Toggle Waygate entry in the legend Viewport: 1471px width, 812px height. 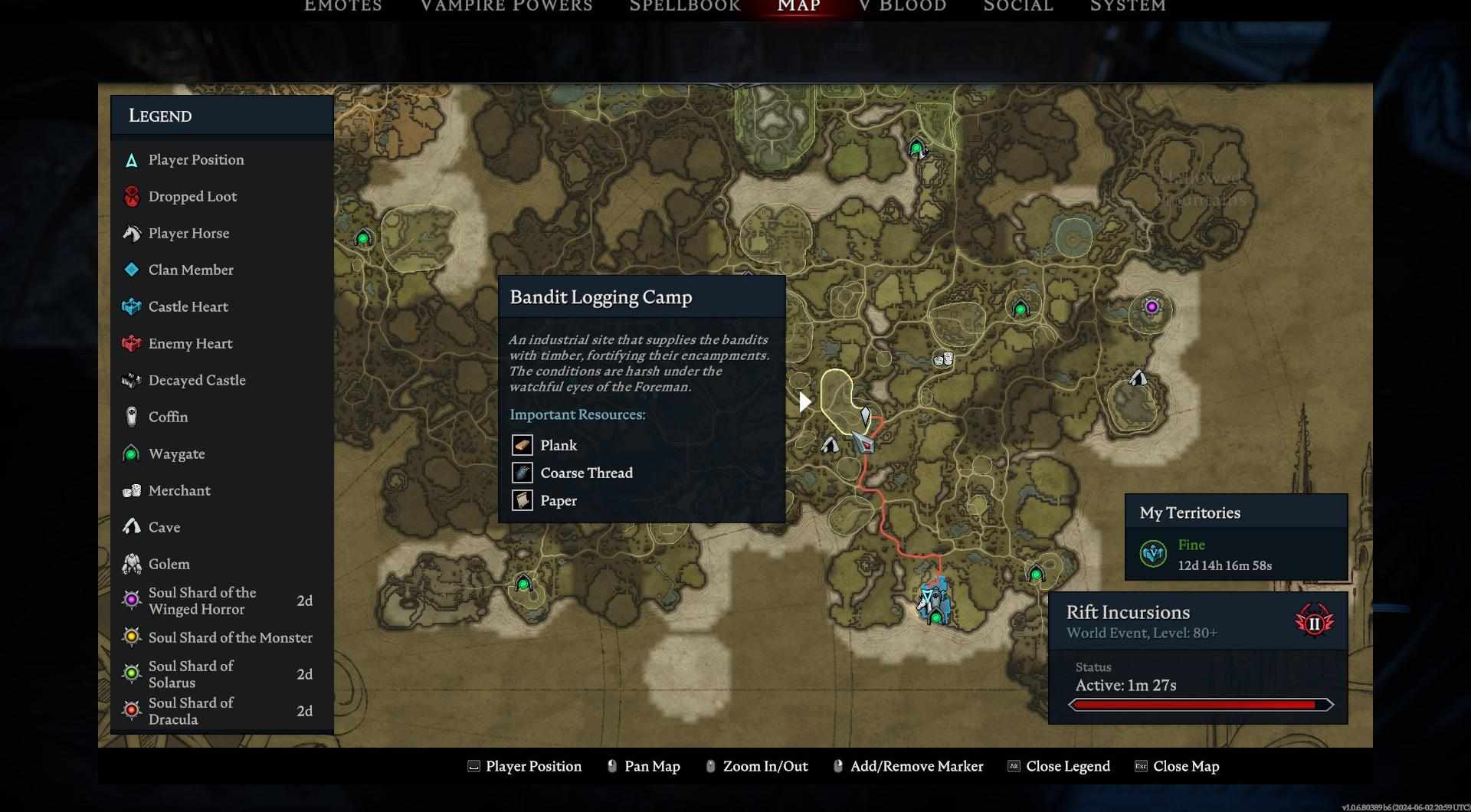[x=176, y=453]
